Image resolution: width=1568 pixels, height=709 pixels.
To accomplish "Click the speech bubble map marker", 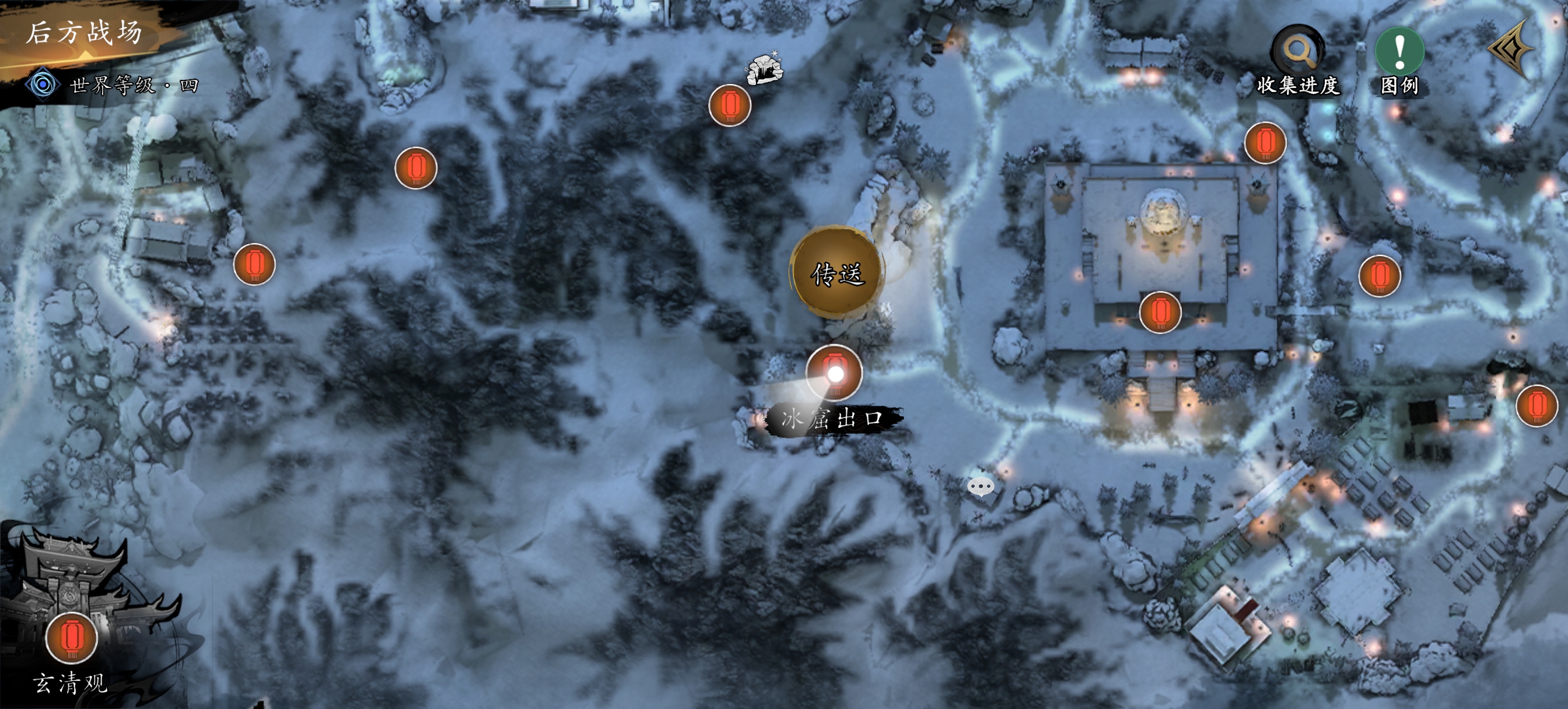I will coord(981,486).
